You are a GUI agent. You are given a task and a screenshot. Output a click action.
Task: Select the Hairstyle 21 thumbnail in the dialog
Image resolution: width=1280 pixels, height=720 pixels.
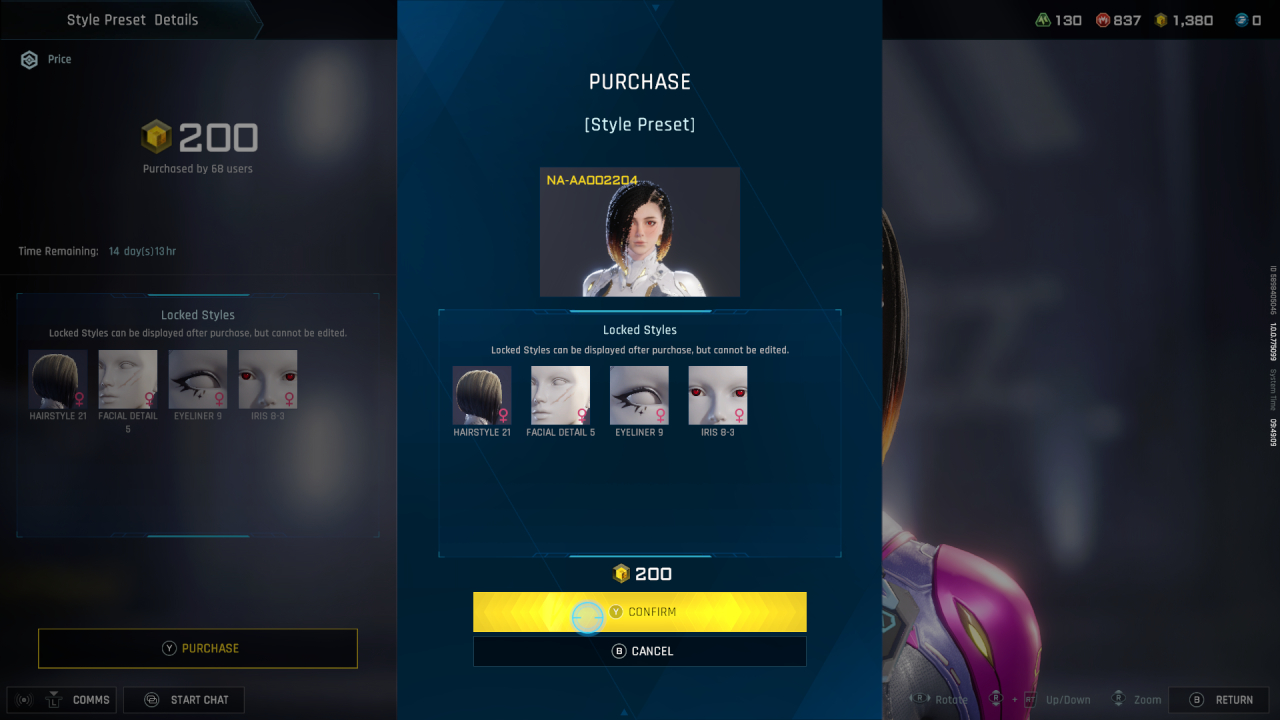click(x=482, y=395)
